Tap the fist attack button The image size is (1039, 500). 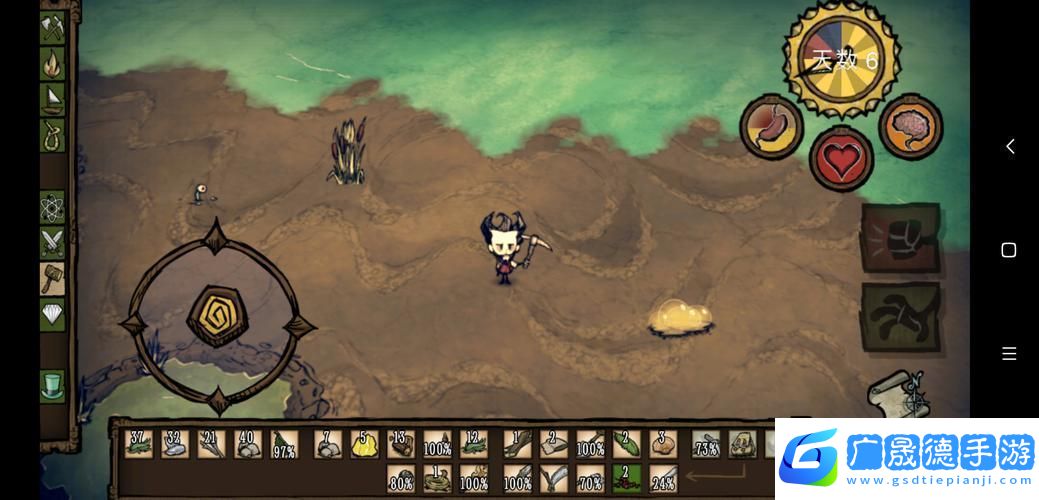point(900,240)
